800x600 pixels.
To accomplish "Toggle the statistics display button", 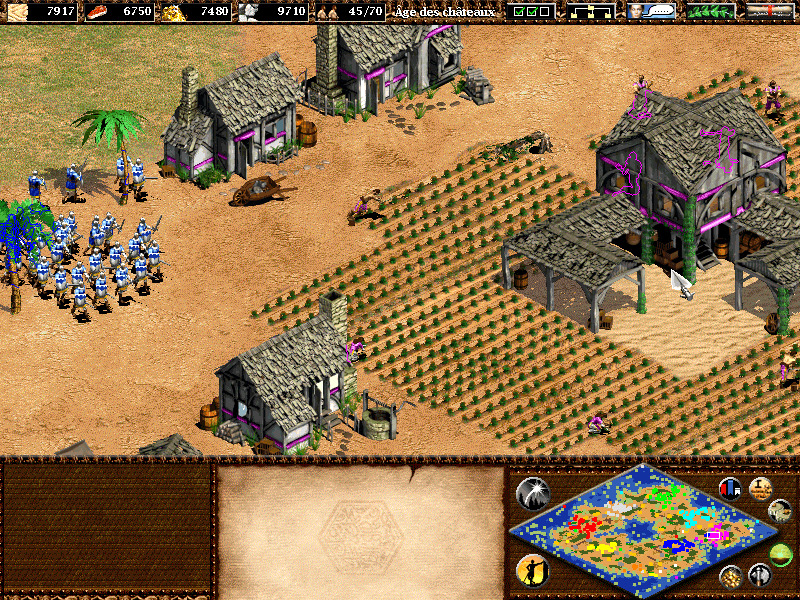I will pyautogui.click(x=731, y=488).
